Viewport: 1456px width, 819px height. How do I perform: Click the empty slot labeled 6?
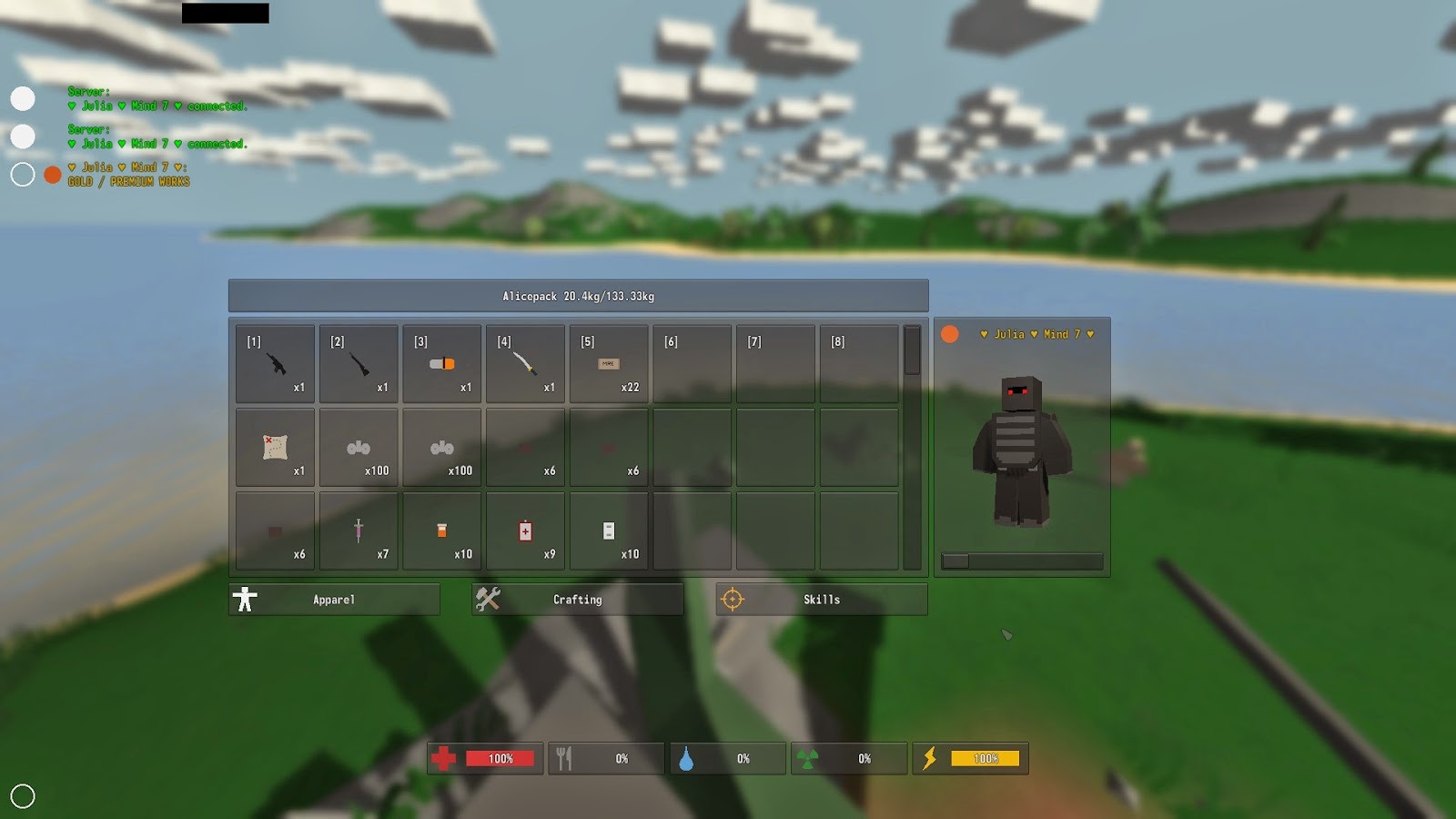point(692,364)
